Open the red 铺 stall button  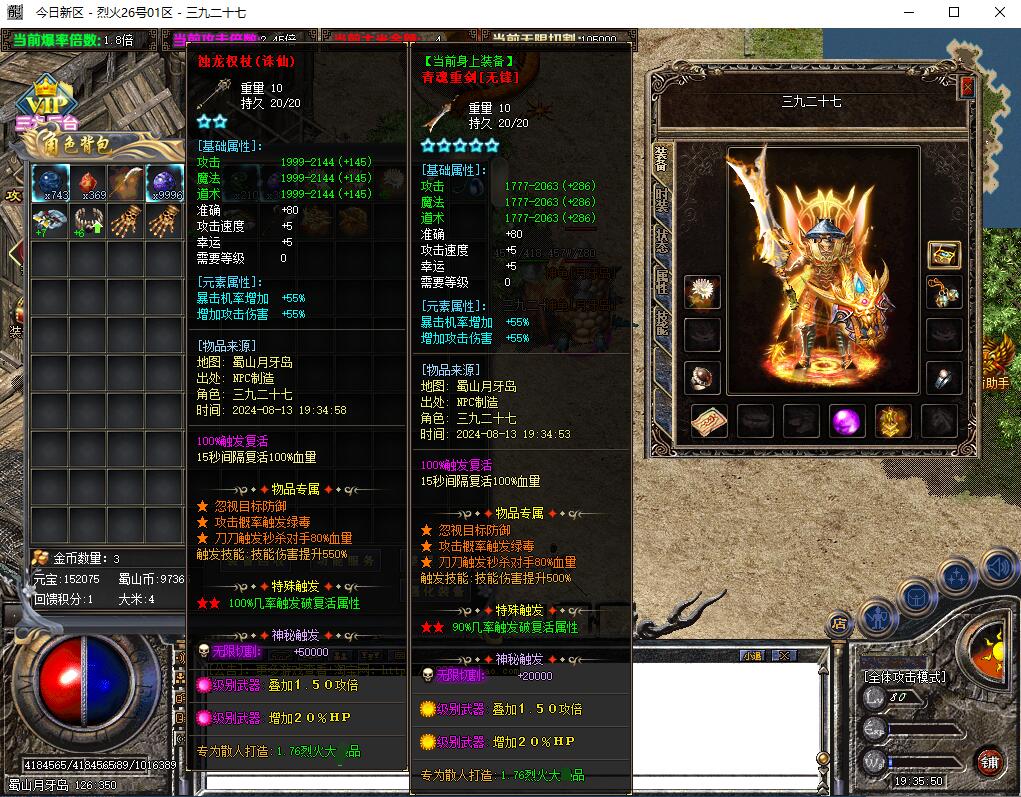pyautogui.click(x=989, y=760)
